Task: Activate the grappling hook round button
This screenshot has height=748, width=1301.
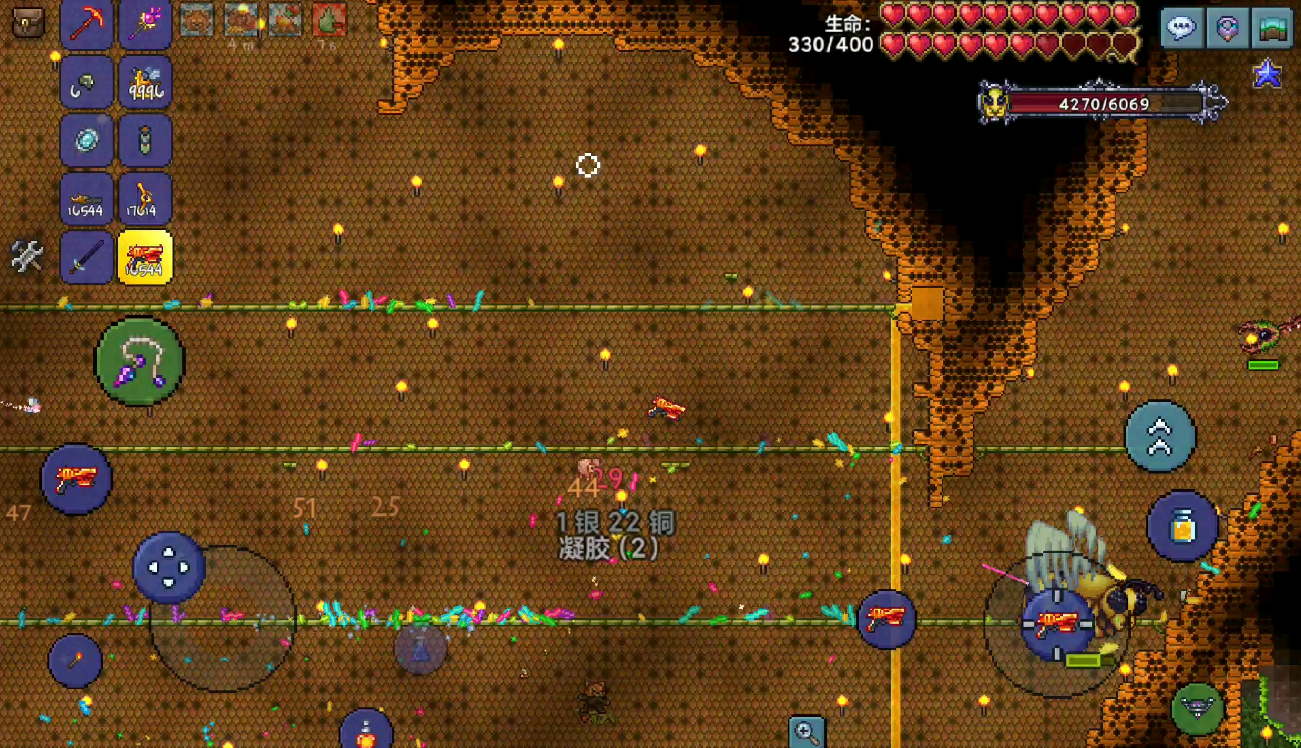Action: (x=140, y=361)
